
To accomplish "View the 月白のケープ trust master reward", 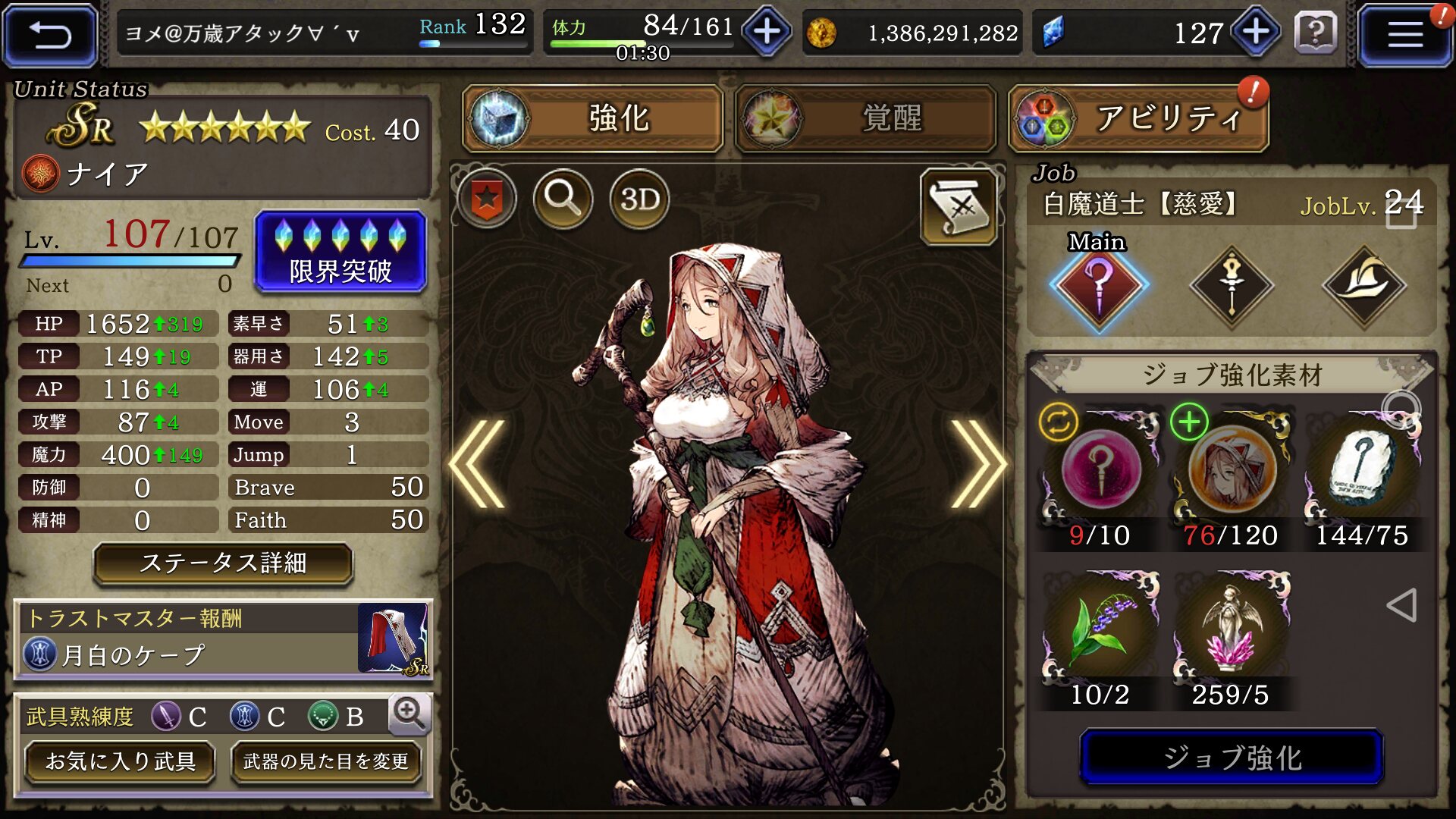I will click(x=223, y=639).
